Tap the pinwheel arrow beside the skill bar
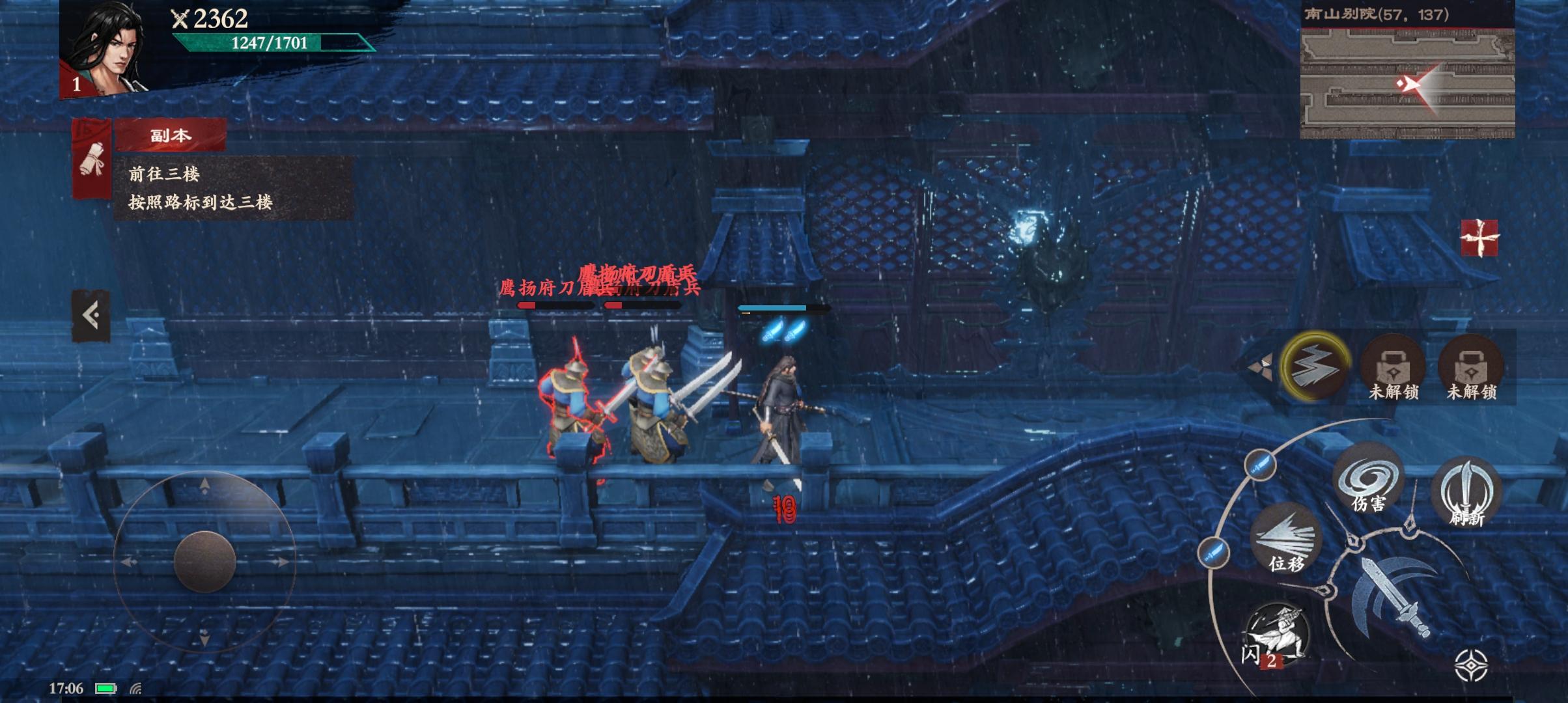The image size is (1568, 703). (x=1261, y=366)
